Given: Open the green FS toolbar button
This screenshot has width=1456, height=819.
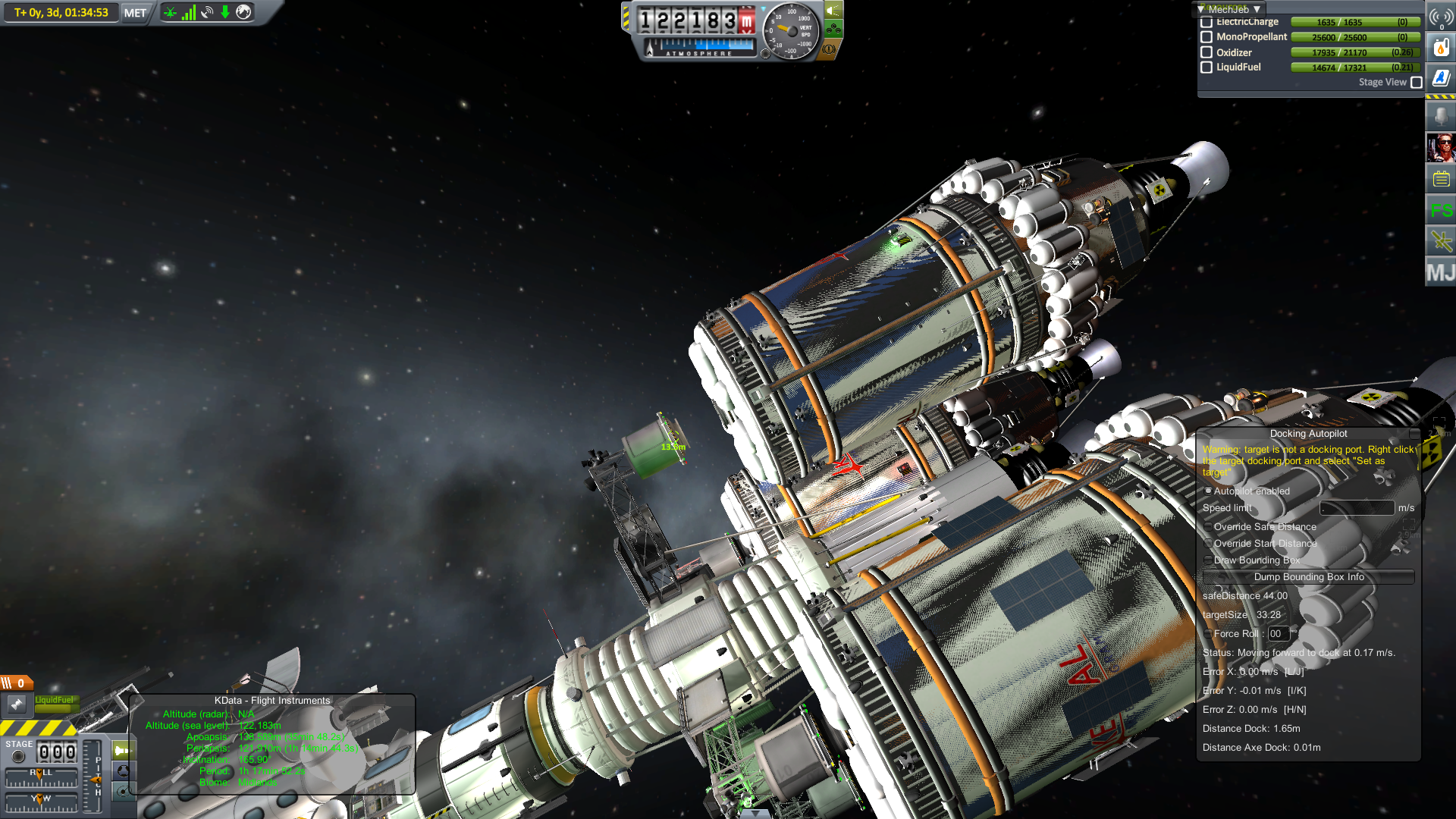Looking at the screenshot, I should click(x=1441, y=210).
